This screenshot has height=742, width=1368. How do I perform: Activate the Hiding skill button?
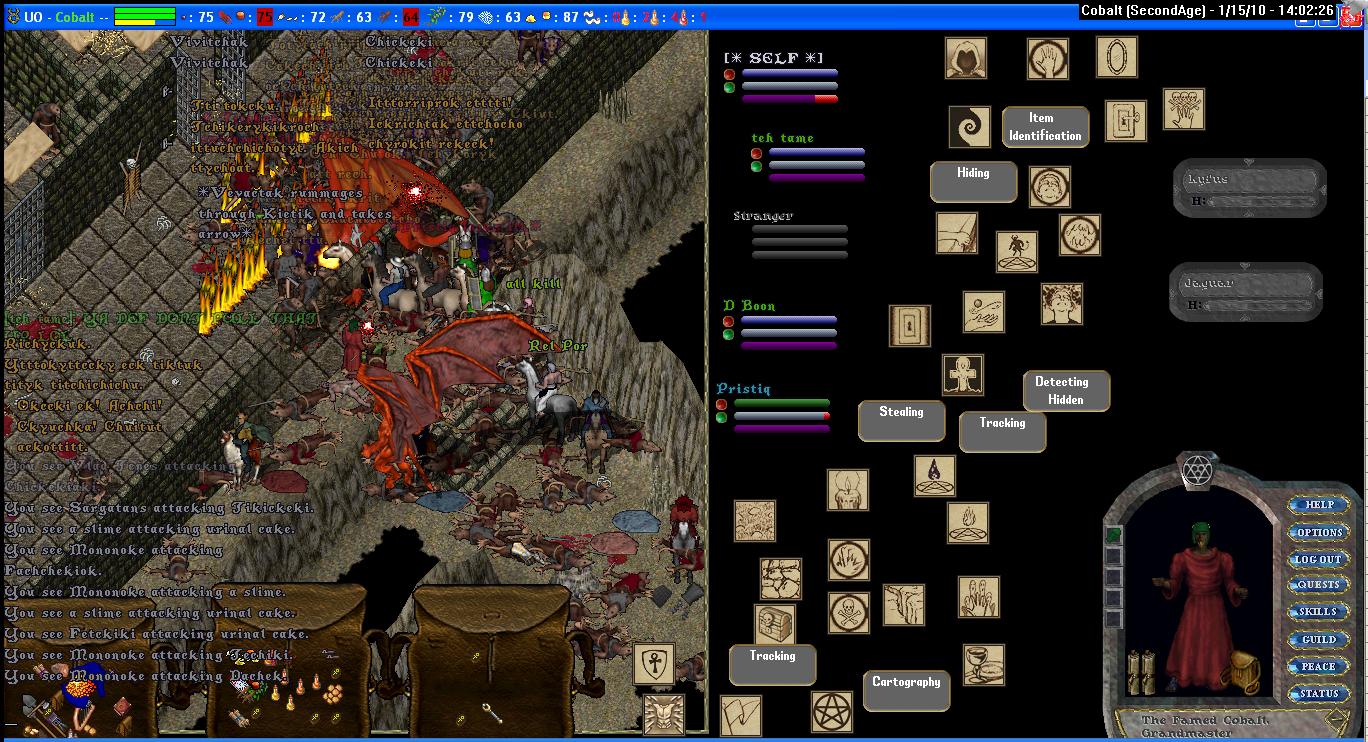[973, 181]
